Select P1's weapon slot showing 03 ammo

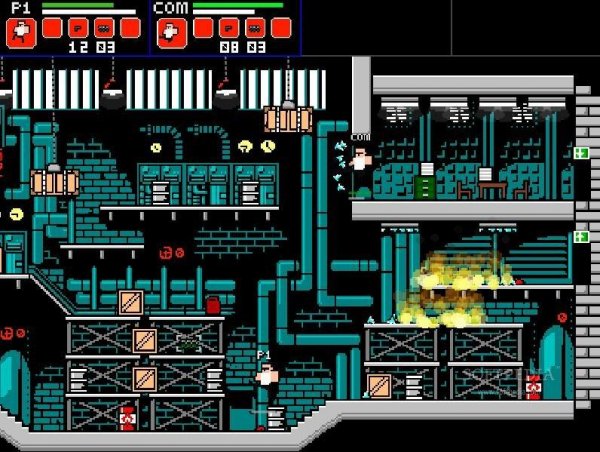click(103, 27)
